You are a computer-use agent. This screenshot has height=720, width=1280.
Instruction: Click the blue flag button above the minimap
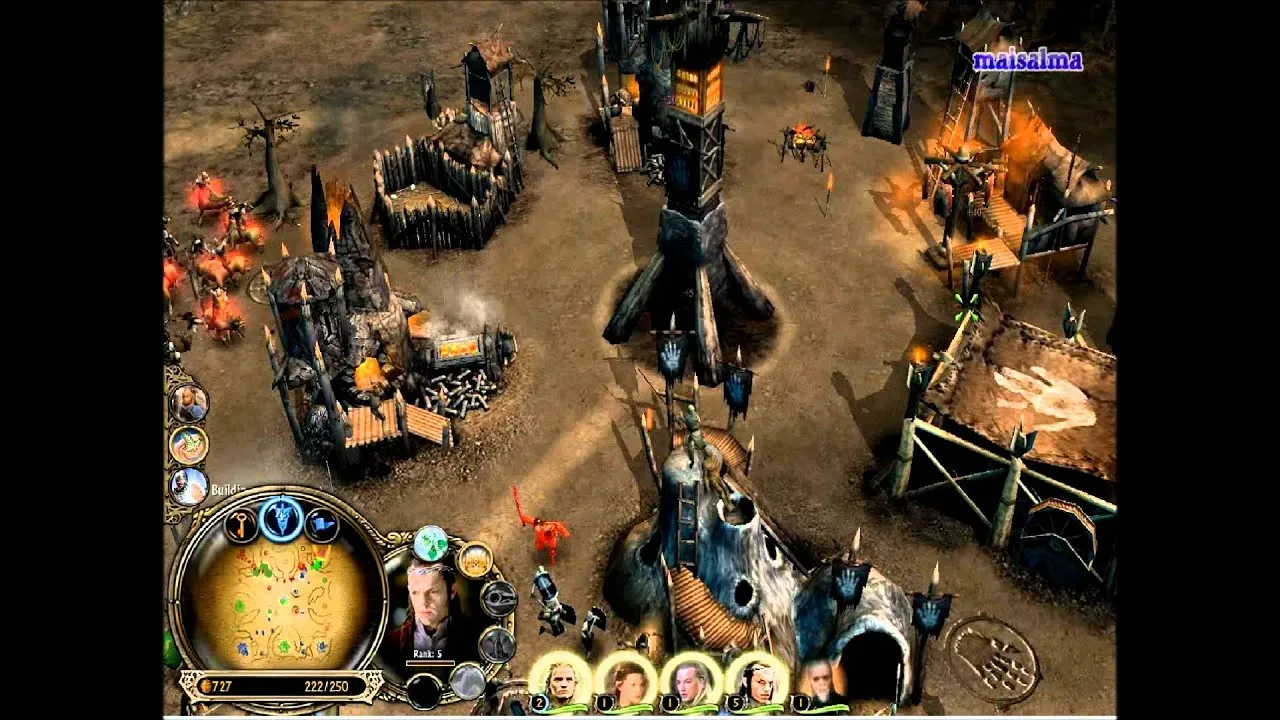tap(320, 524)
